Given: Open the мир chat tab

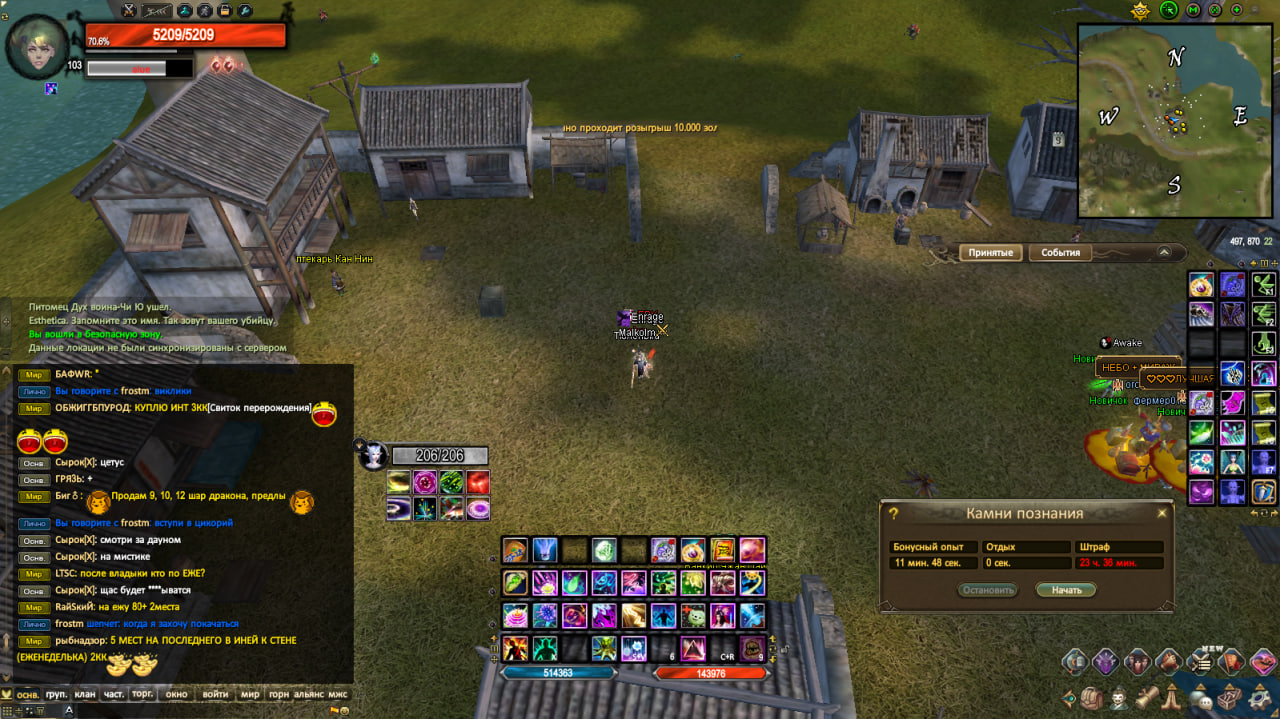Looking at the screenshot, I should (x=250, y=694).
